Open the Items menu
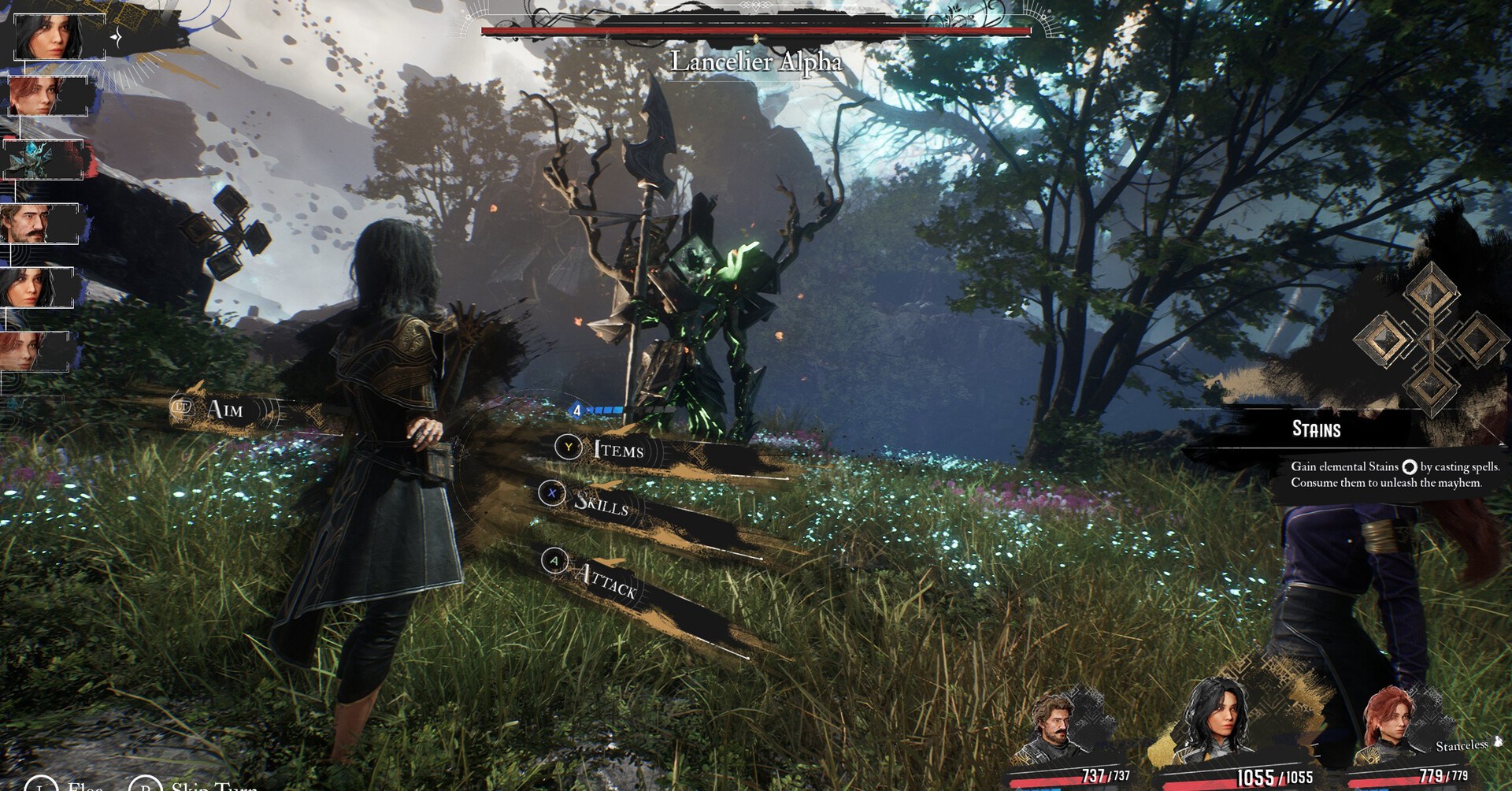Image resolution: width=1512 pixels, height=791 pixels. pos(617,450)
